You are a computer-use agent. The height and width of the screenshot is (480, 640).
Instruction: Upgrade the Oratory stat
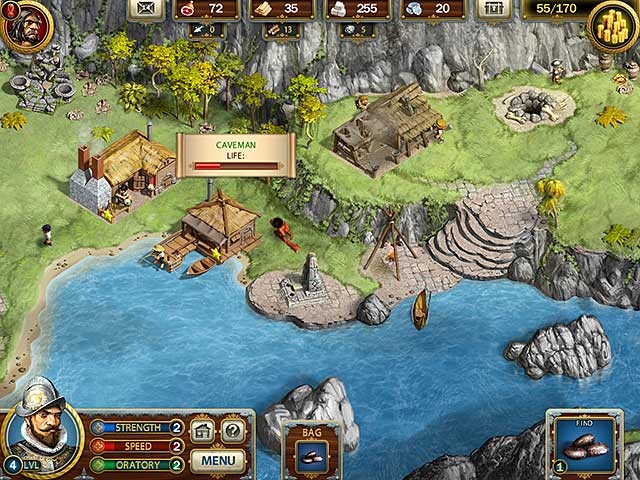[176, 464]
